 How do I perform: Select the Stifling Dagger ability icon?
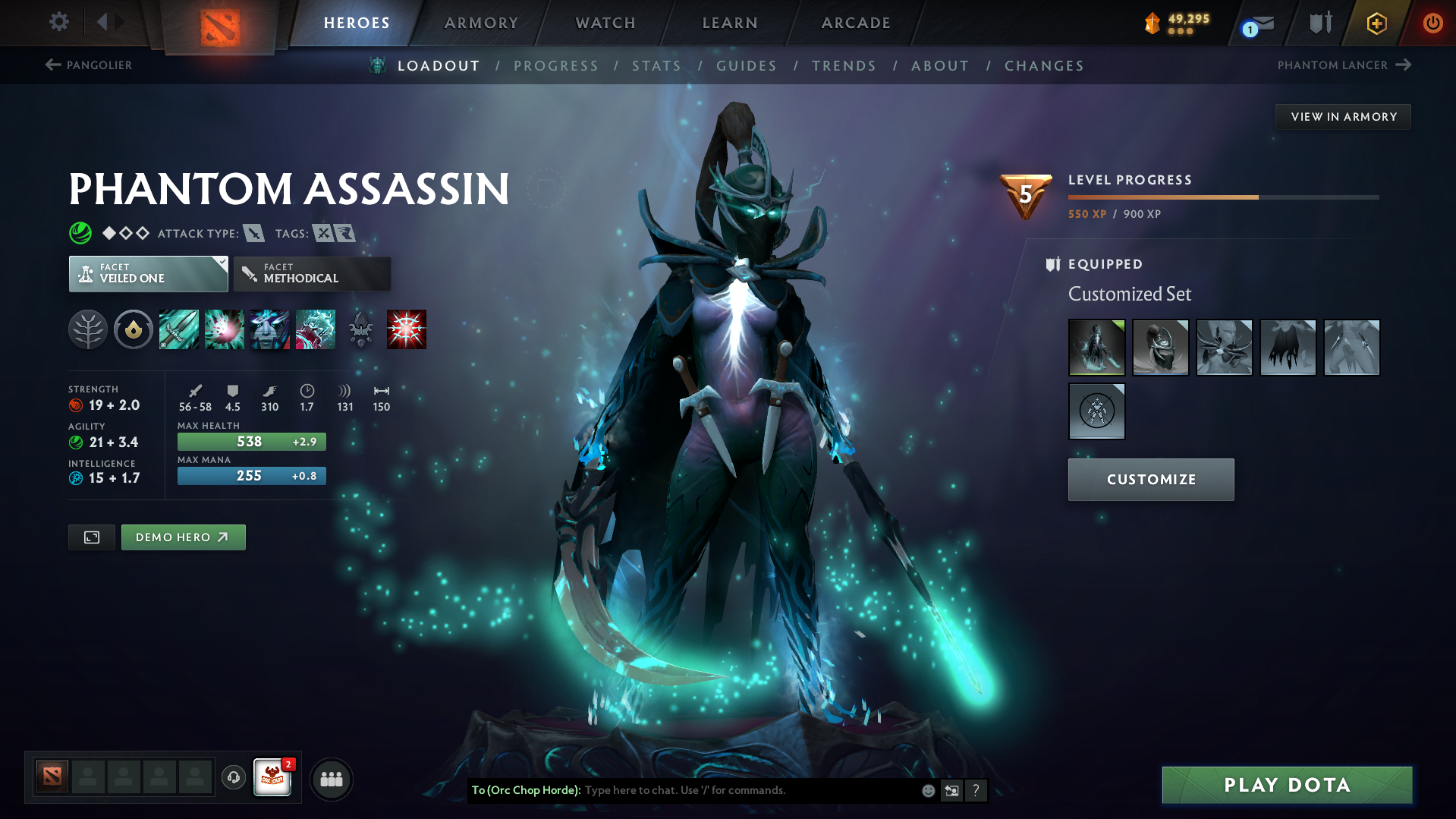(x=179, y=329)
